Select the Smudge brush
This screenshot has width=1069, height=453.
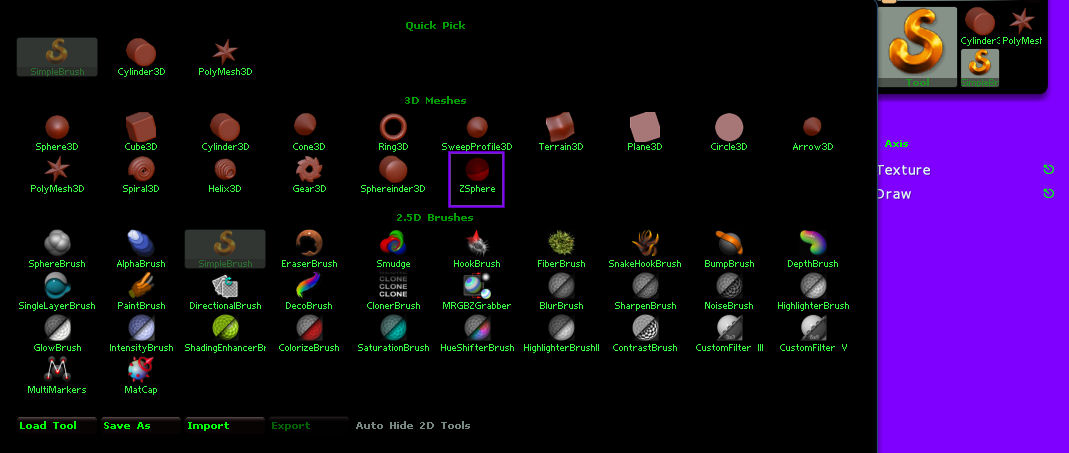pos(393,248)
